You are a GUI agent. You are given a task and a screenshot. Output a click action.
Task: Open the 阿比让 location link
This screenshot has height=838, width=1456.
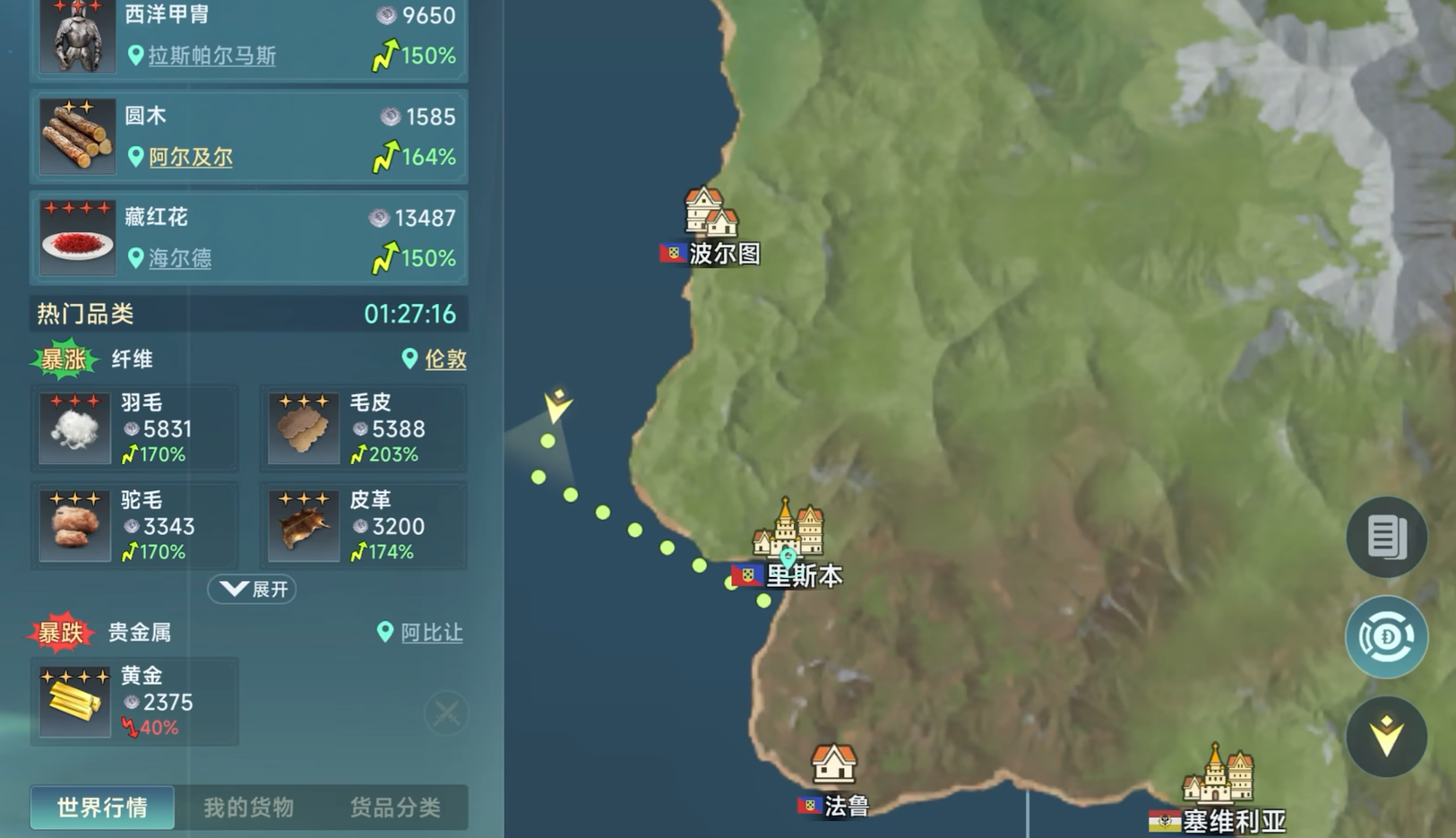(x=430, y=633)
